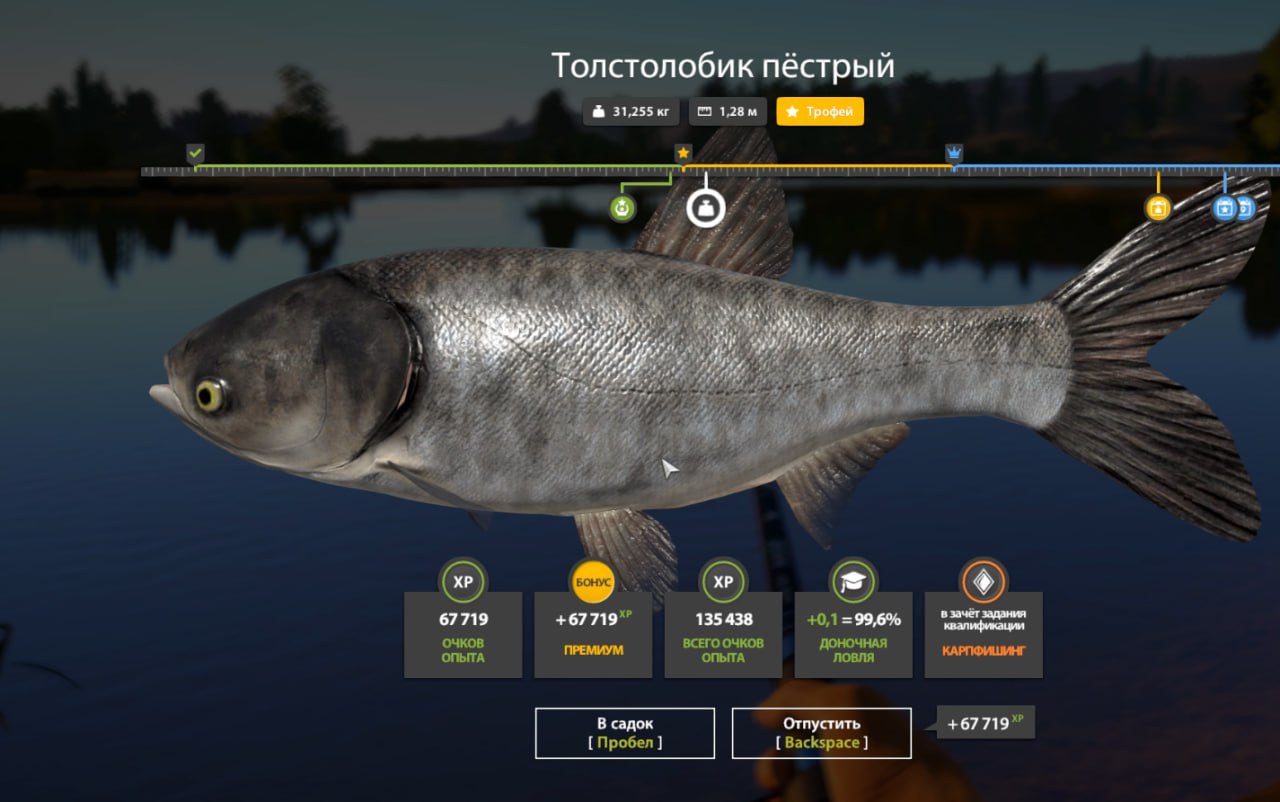Click the yellow trophy camera icon
The height and width of the screenshot is (802, 1280).
pyautogui.click(x=1157, y=210)
